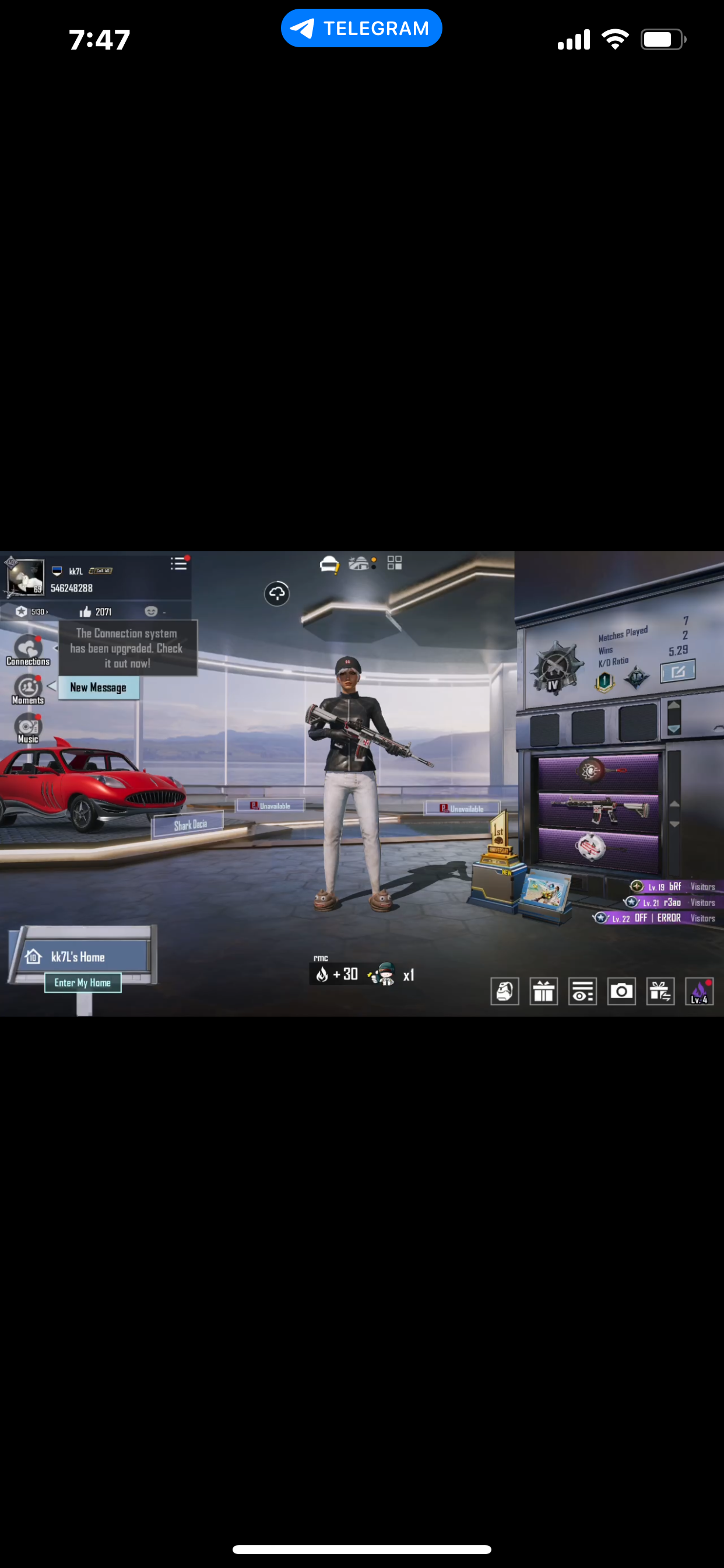This screenshot has height=1568, width=724.
Task: Select the helmet outfit view icon
Action: pyautogui.click(x=329, y=564)
